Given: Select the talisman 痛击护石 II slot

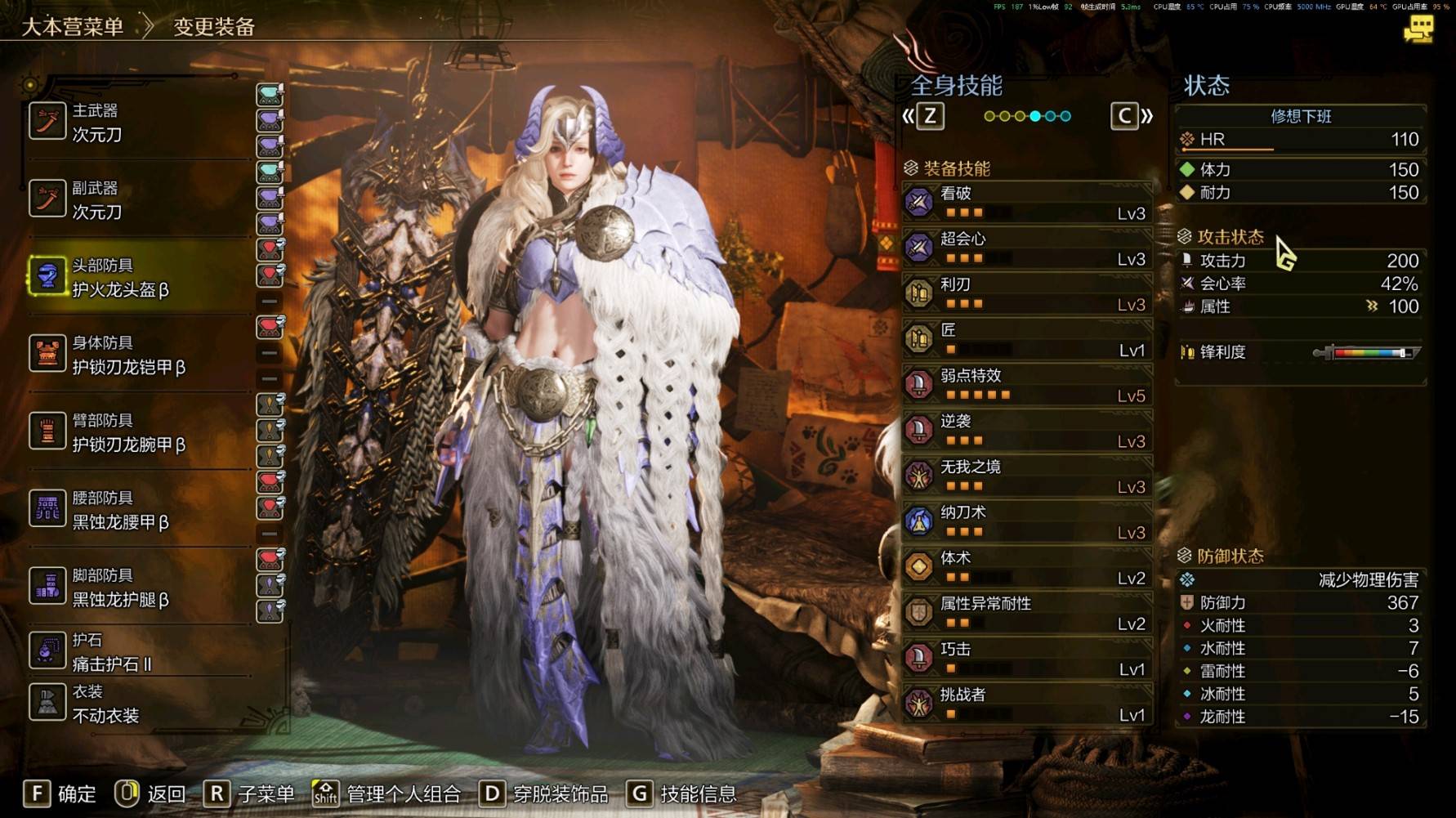Looking at the screenshot, I should (139, 652).
